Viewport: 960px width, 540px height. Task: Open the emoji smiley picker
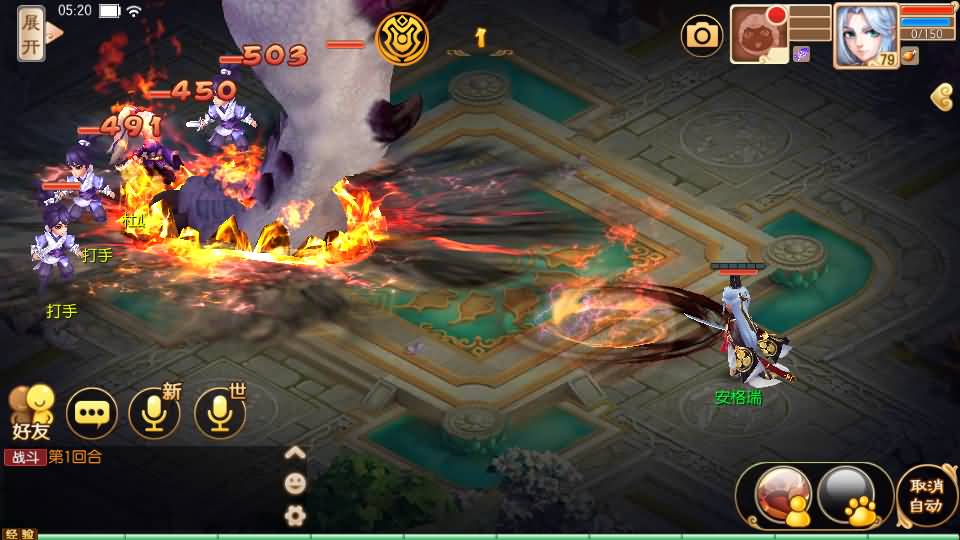[x=295, y=484]
